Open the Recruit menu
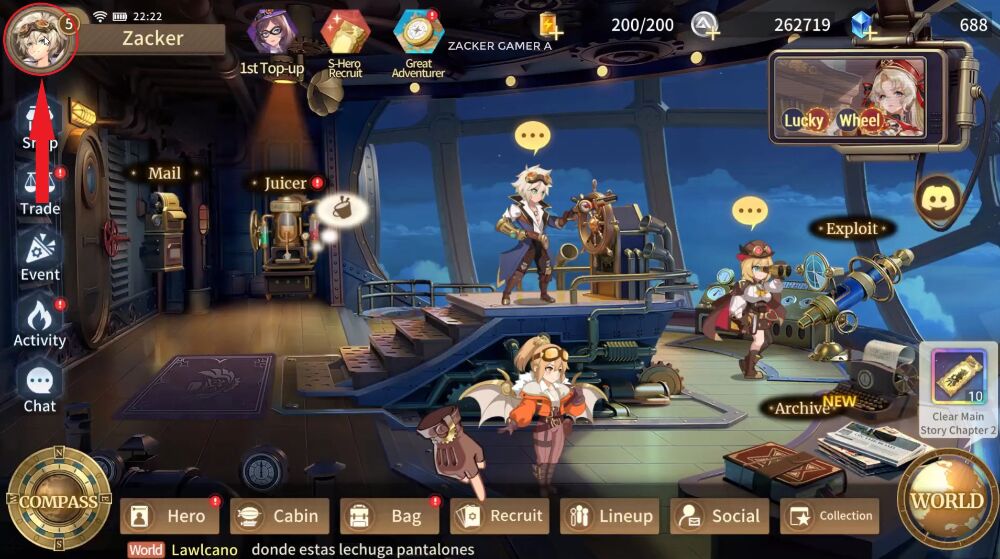 tap(500, 516)
